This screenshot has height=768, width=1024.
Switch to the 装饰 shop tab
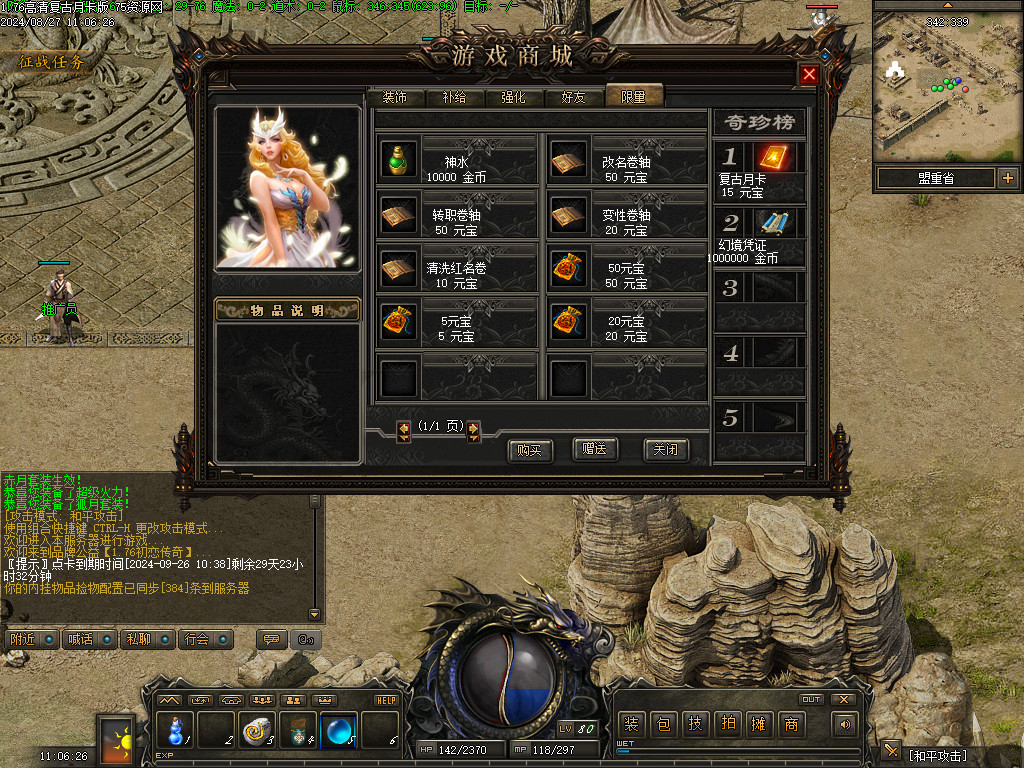pos(394,97)
